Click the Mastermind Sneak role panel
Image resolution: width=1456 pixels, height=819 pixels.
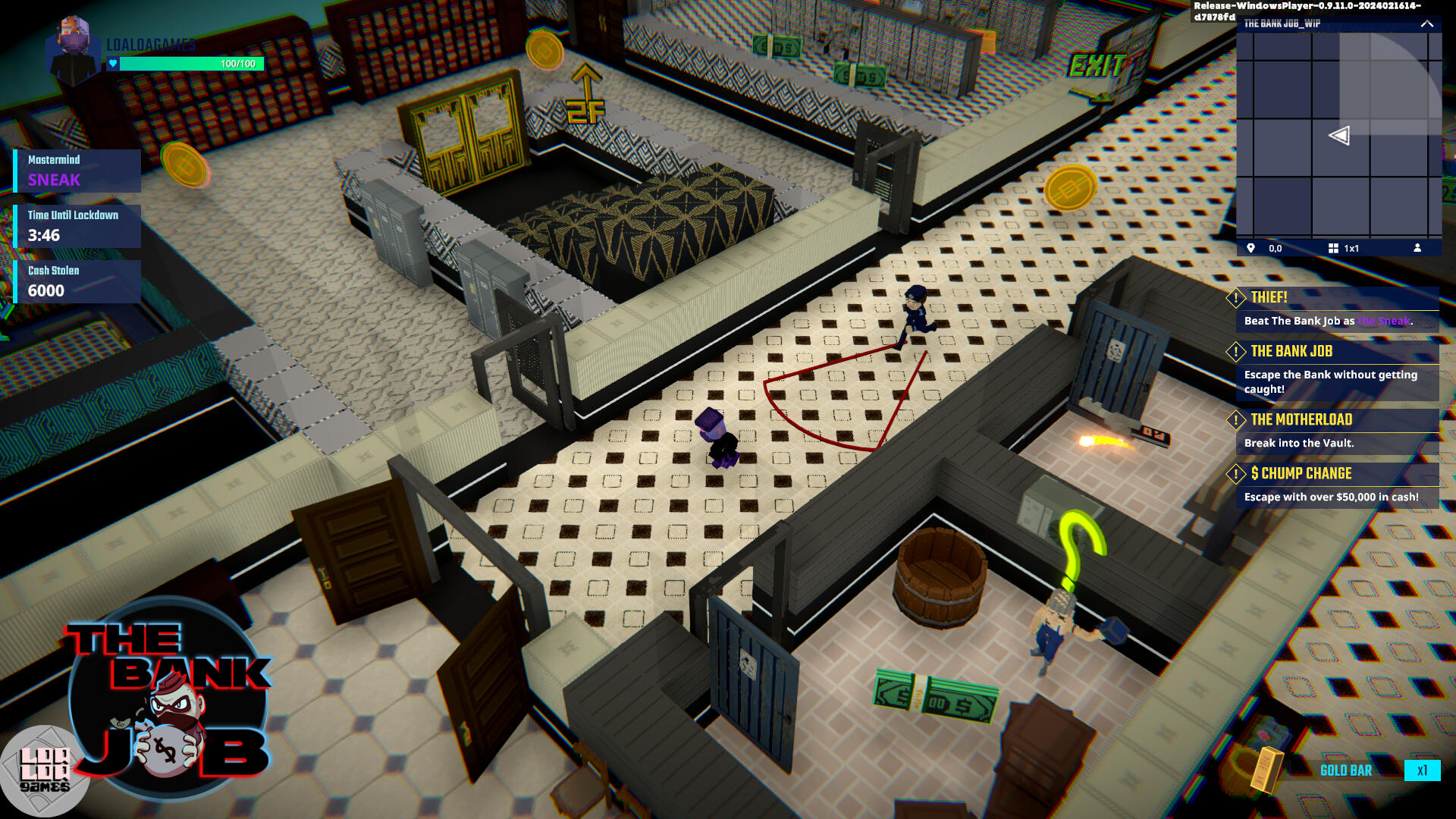click(x=77, y=171)
